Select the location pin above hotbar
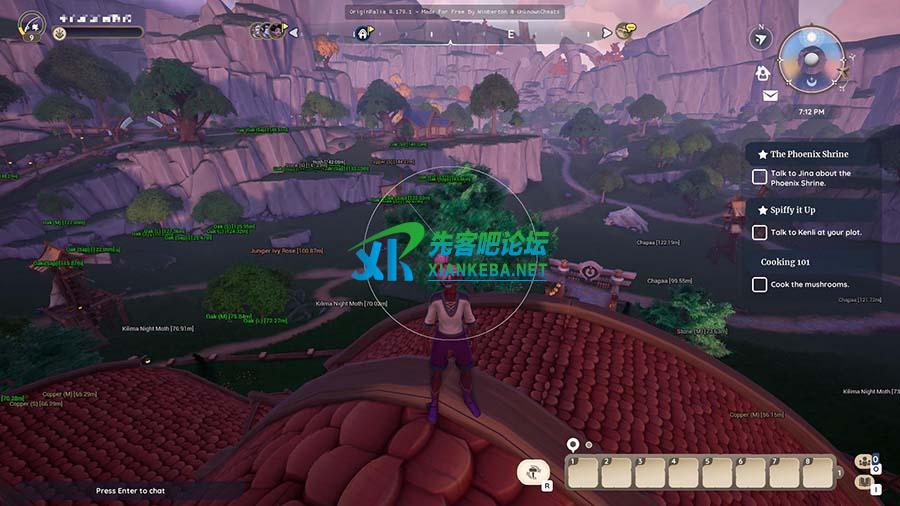900x506 pixels. click(x=572, y=444)
